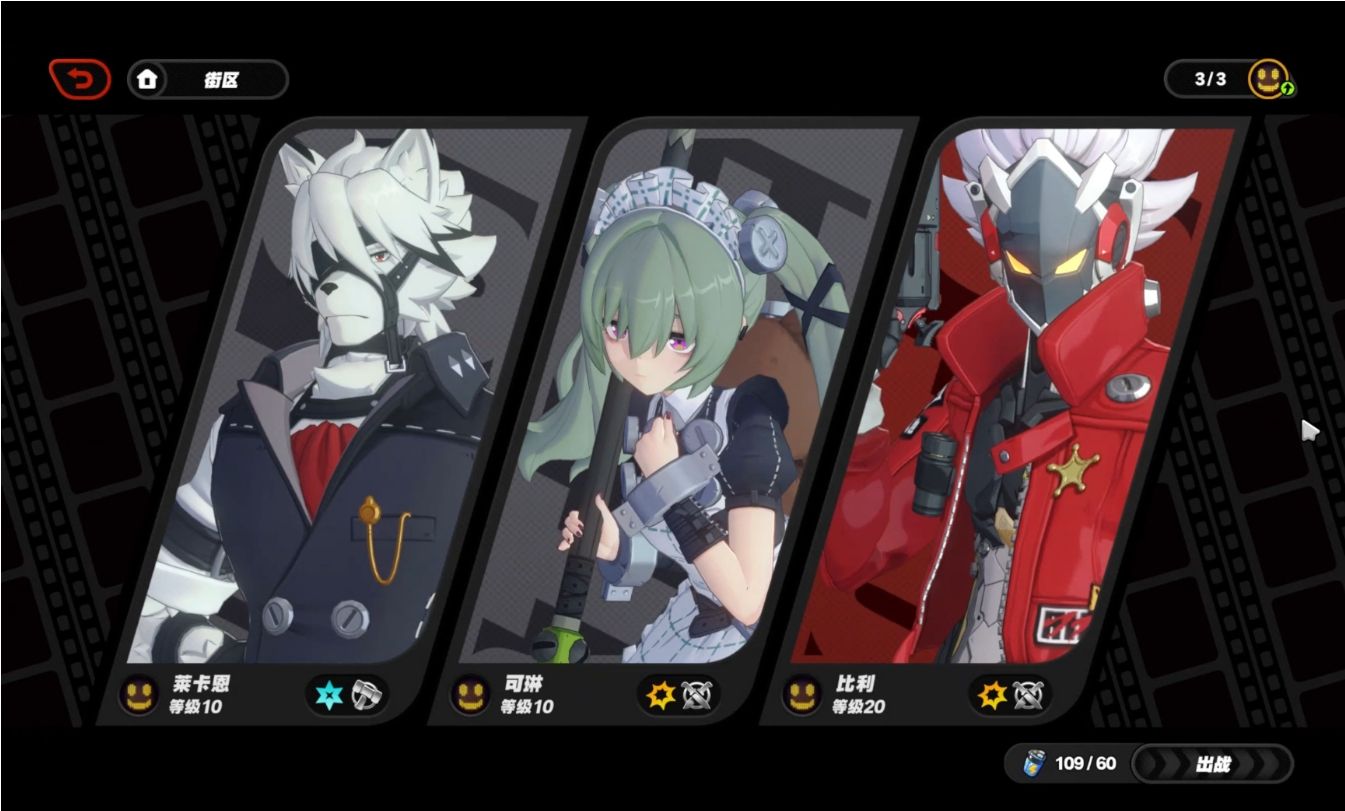Click the red back arrow button
Viewport: 1345px width, 811px height.
tap(80, 79)
